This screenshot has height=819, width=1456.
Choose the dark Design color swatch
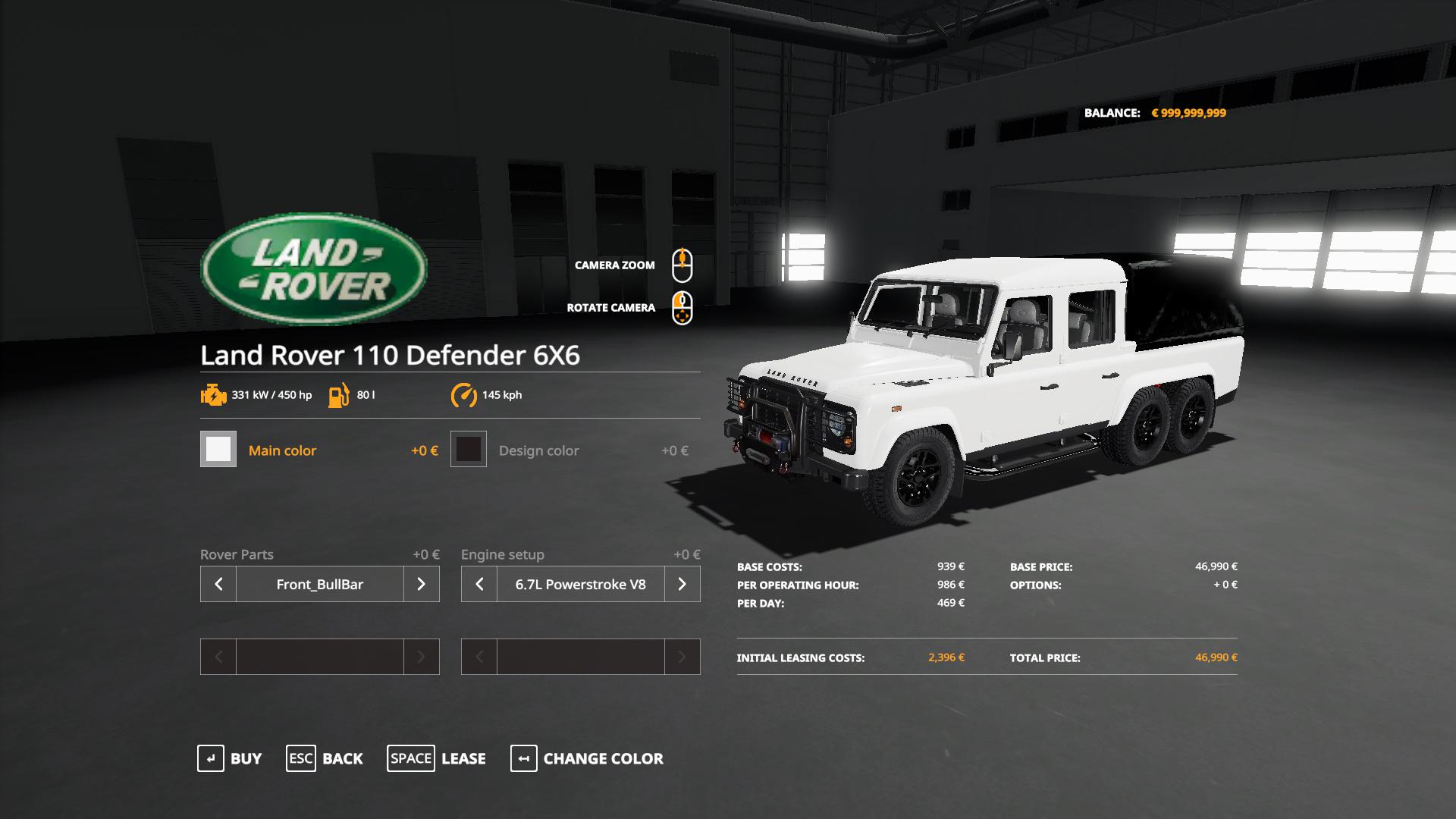click(x=469, y=449)
